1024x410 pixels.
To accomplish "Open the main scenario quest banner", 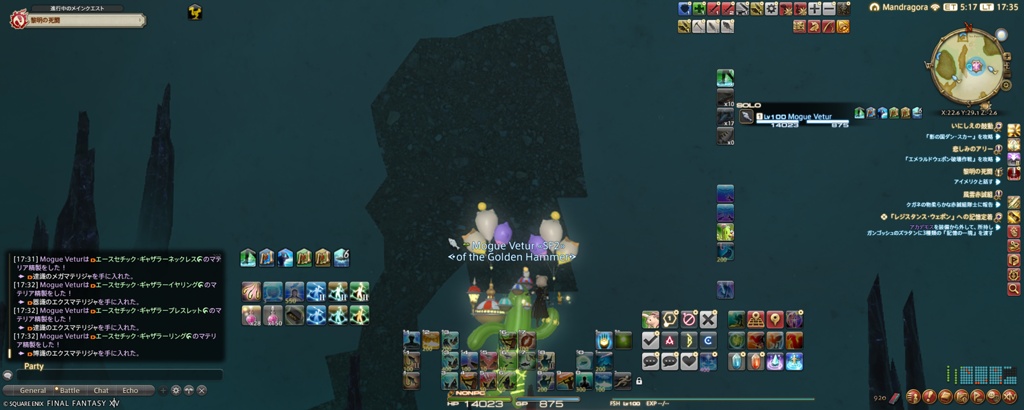I will click(75, 20).
